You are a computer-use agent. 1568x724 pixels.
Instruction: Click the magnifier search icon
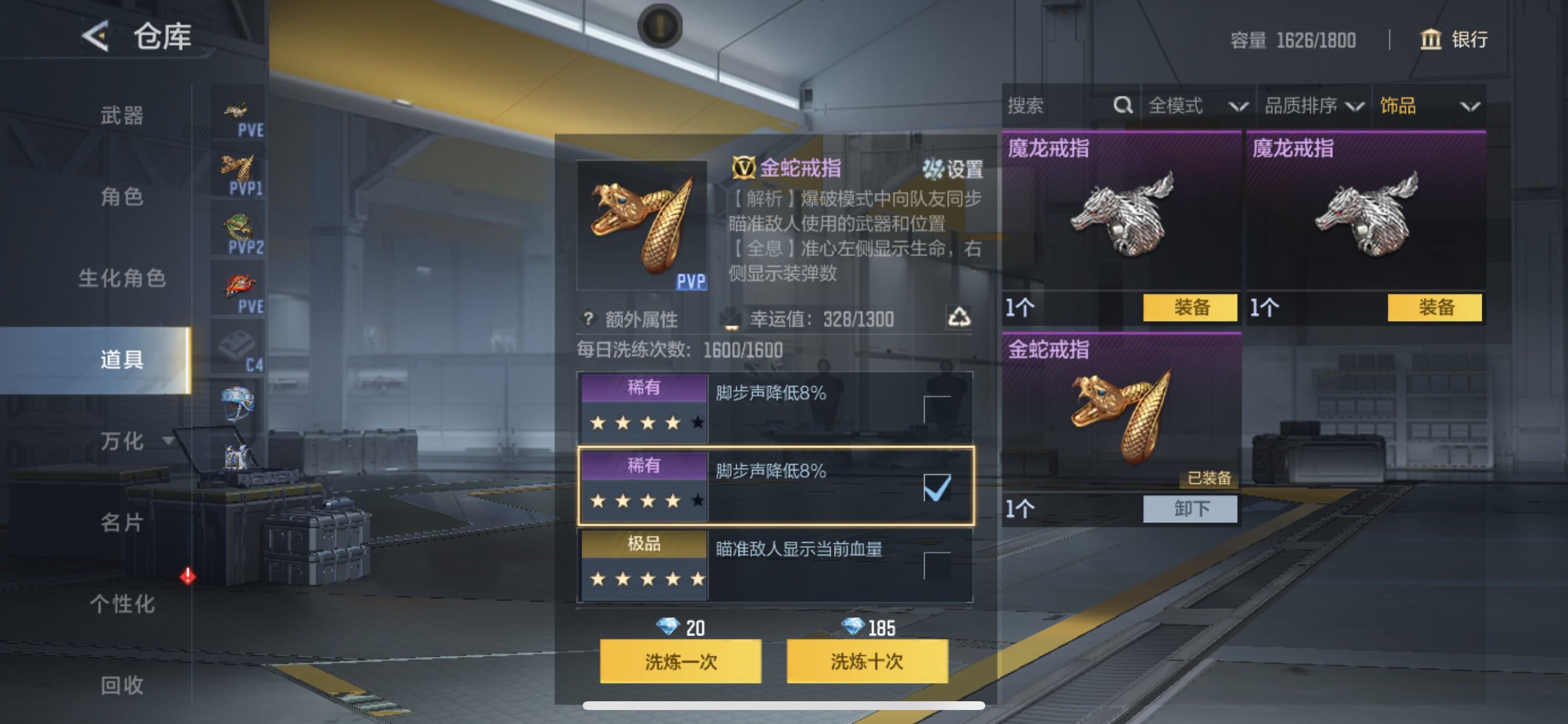[x=1122, y=106]
